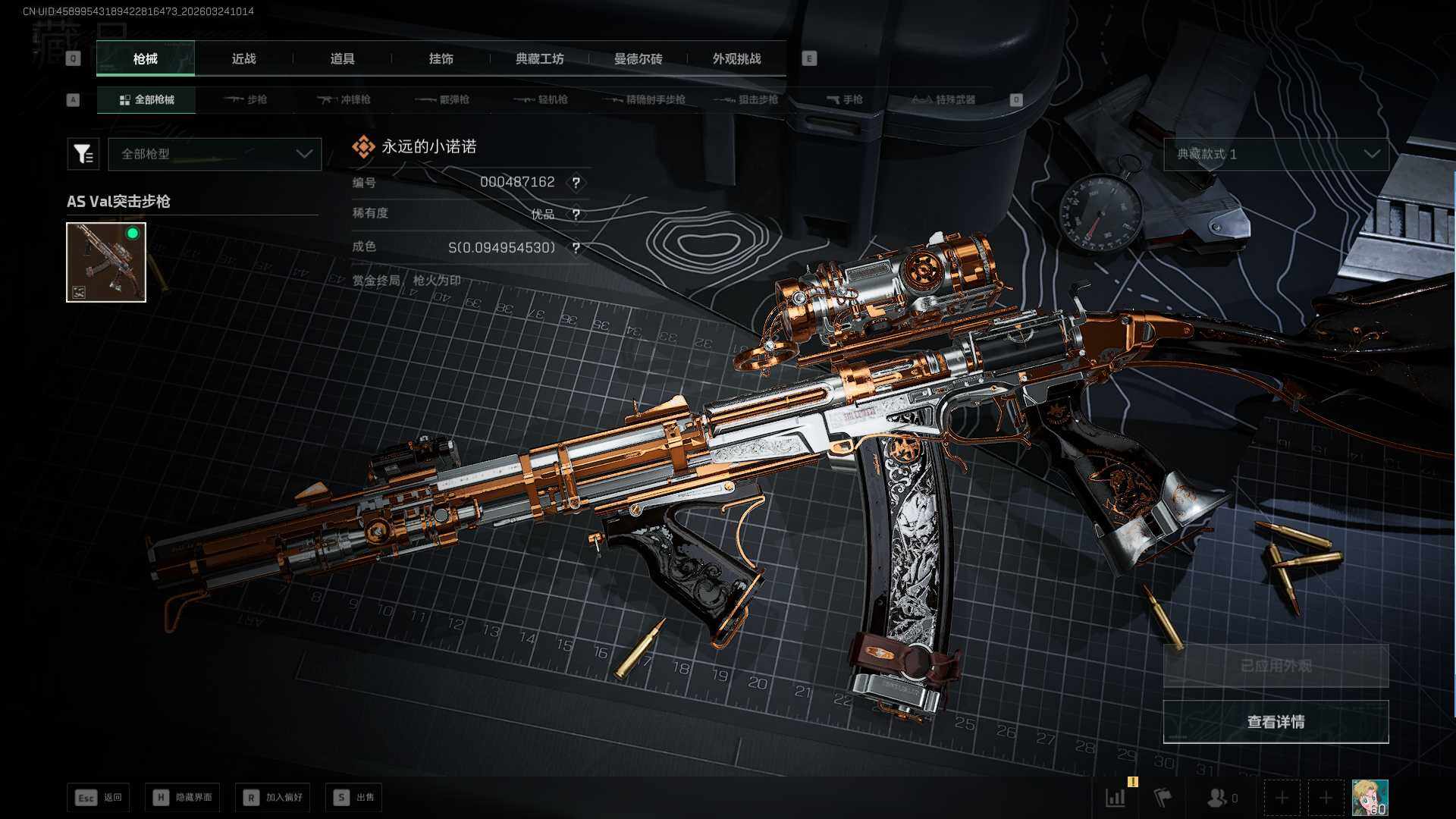1456x819 pixels.
Task: Filter weapons by 步枪 rifles
Action: pyautogui.click(x=246, y=99)
